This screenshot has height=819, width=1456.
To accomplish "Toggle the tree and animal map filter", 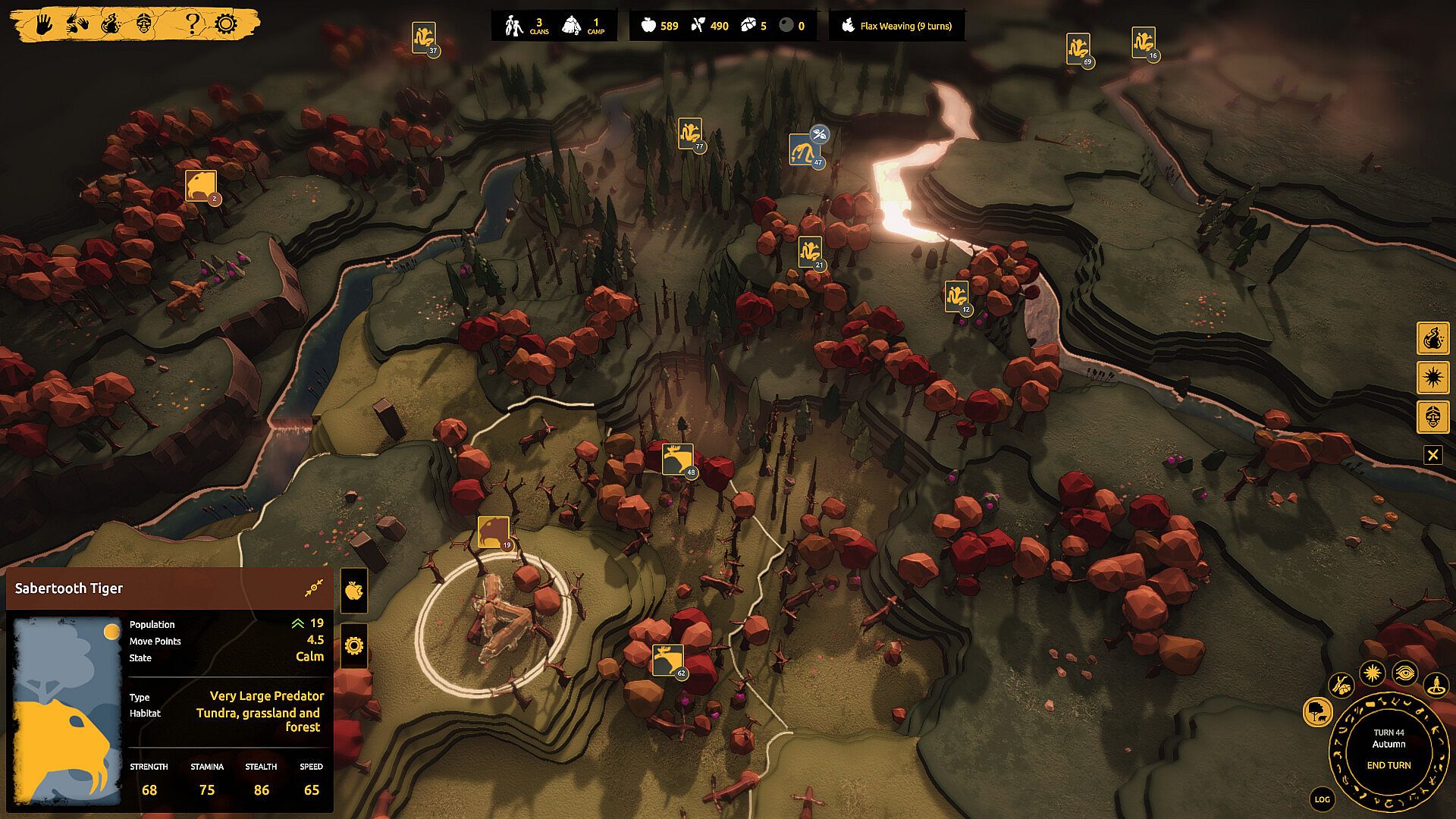I will point(1318,711).
